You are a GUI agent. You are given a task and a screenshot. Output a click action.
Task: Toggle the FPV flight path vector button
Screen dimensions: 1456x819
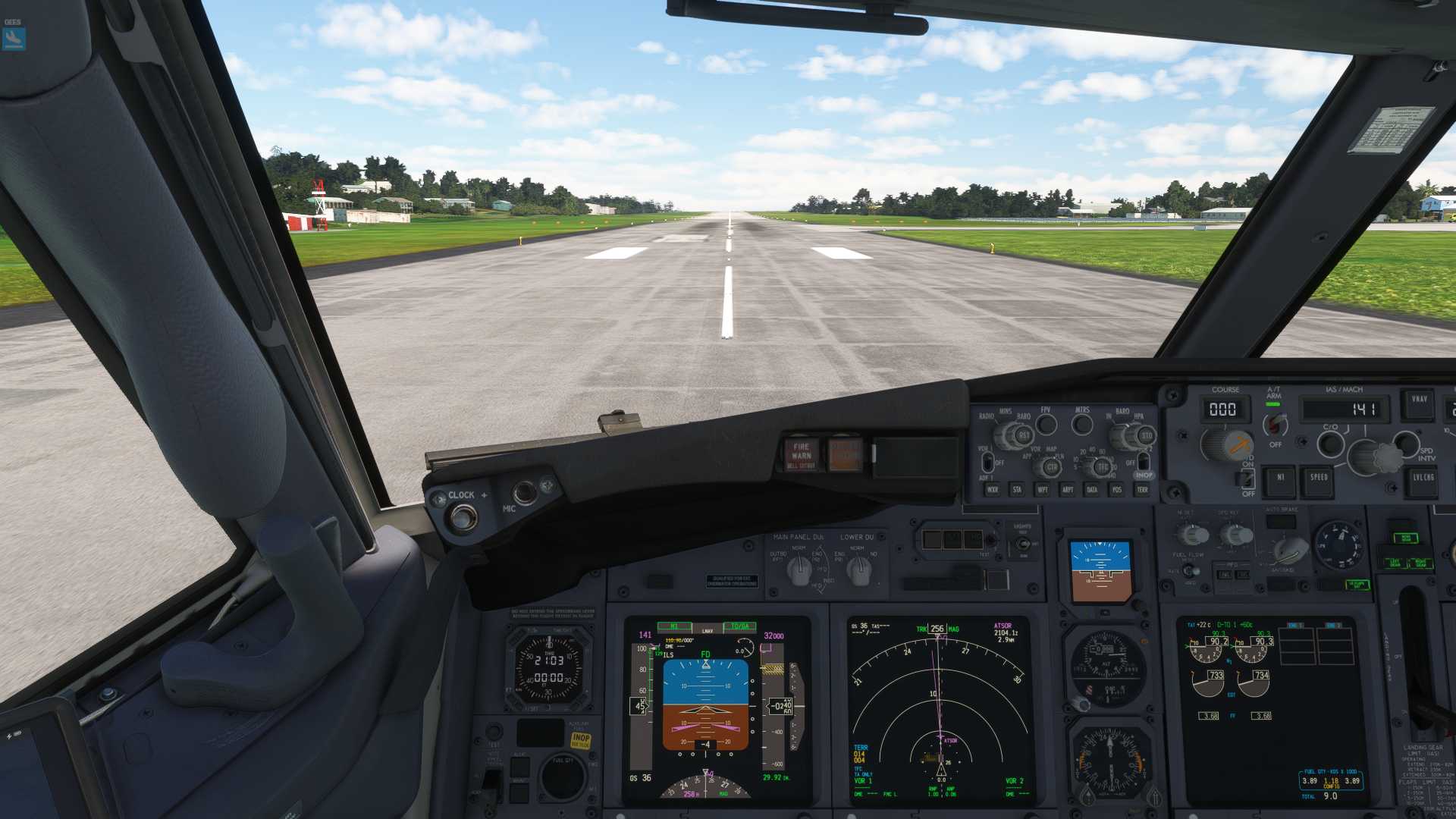click(1046, 425)
